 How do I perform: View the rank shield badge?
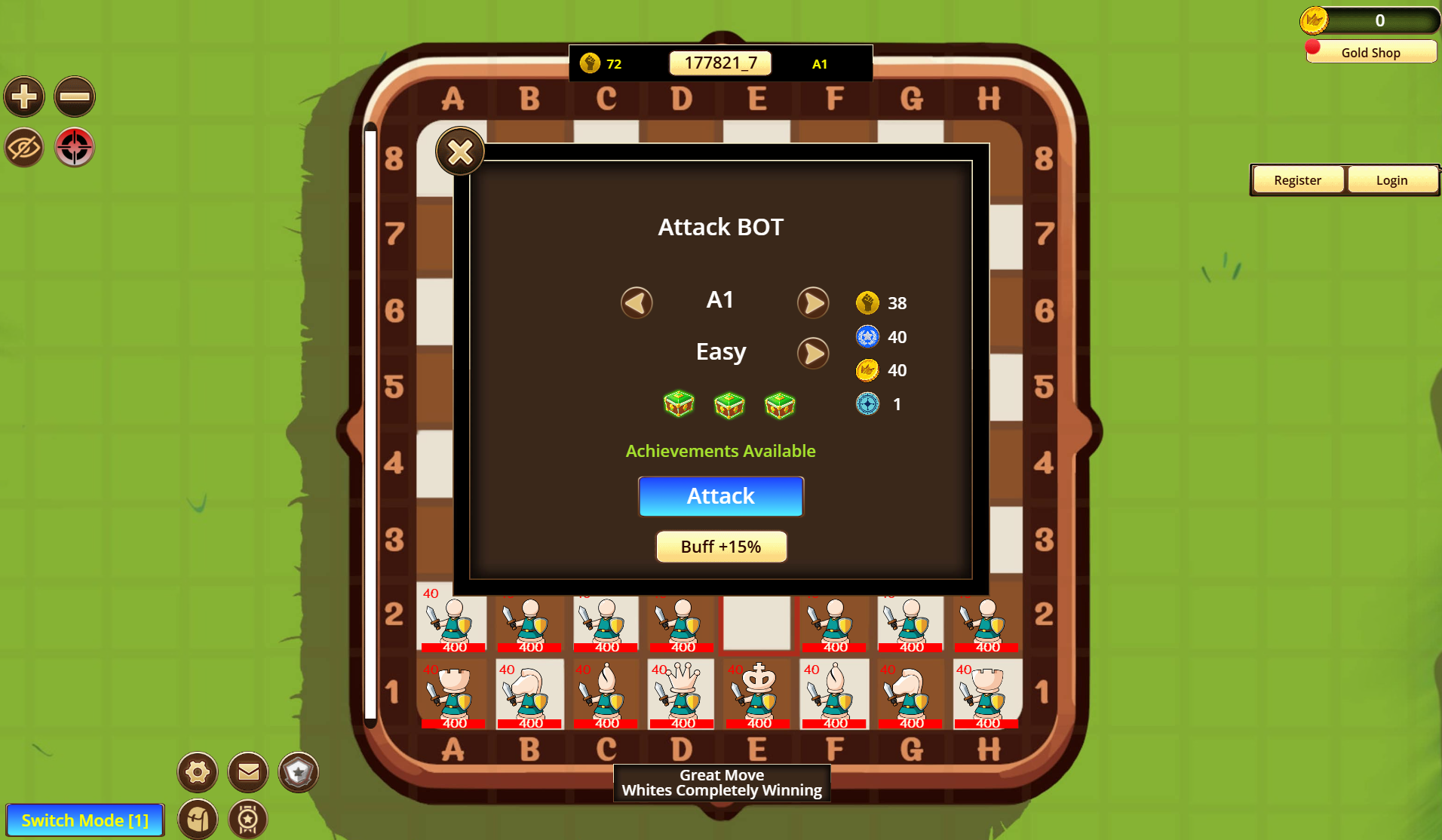(x=298, y=772)
